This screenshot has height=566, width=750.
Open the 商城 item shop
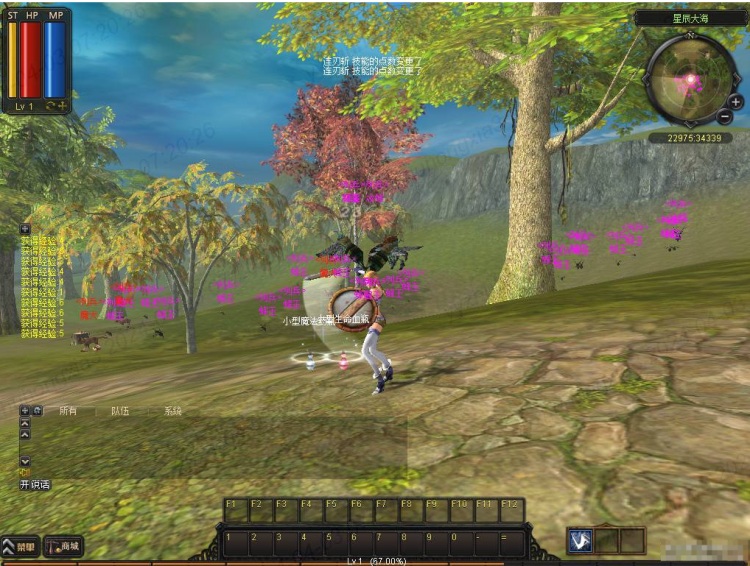[x=63, y=546]
